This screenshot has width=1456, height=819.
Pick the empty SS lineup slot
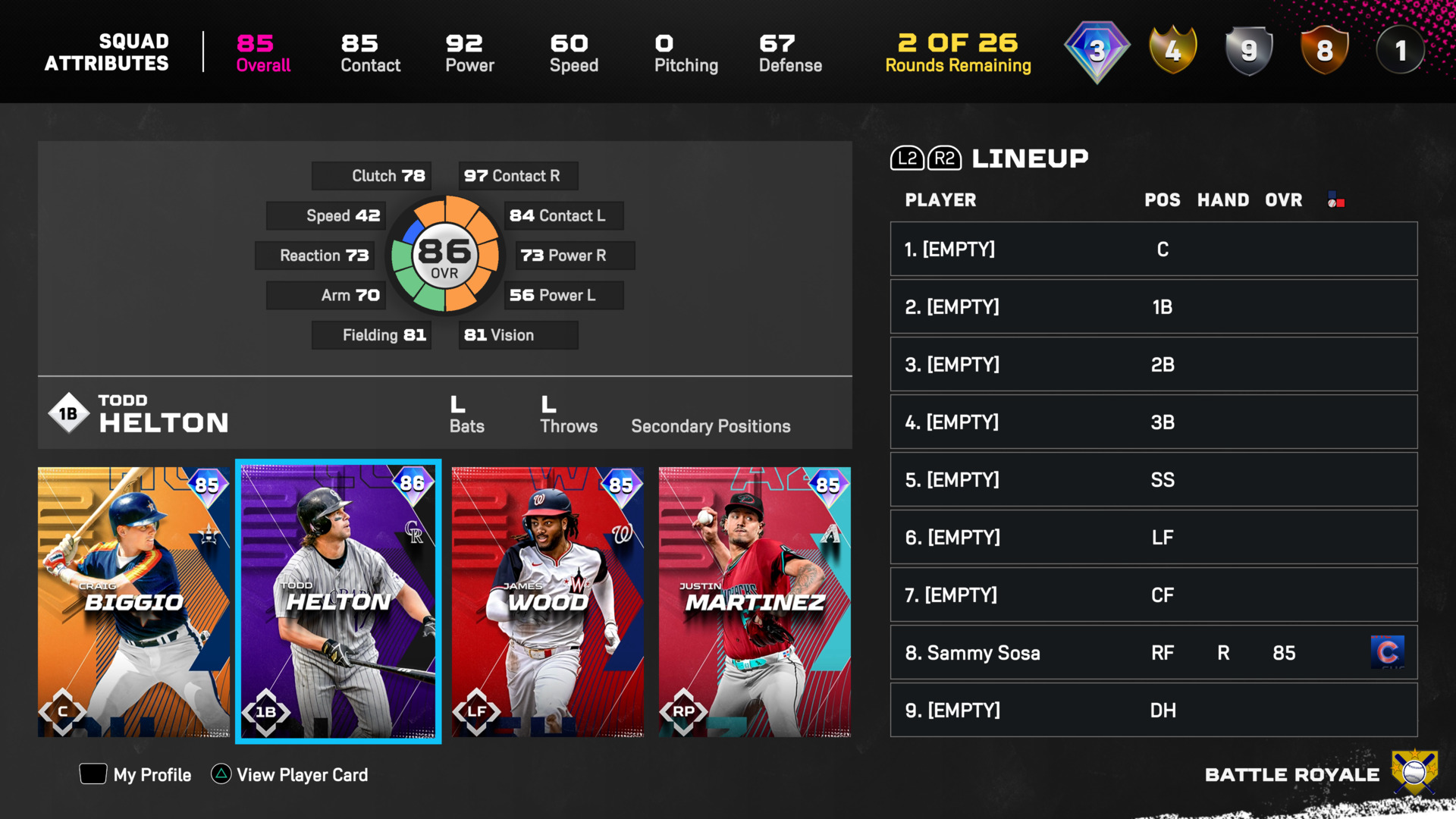1153,479
